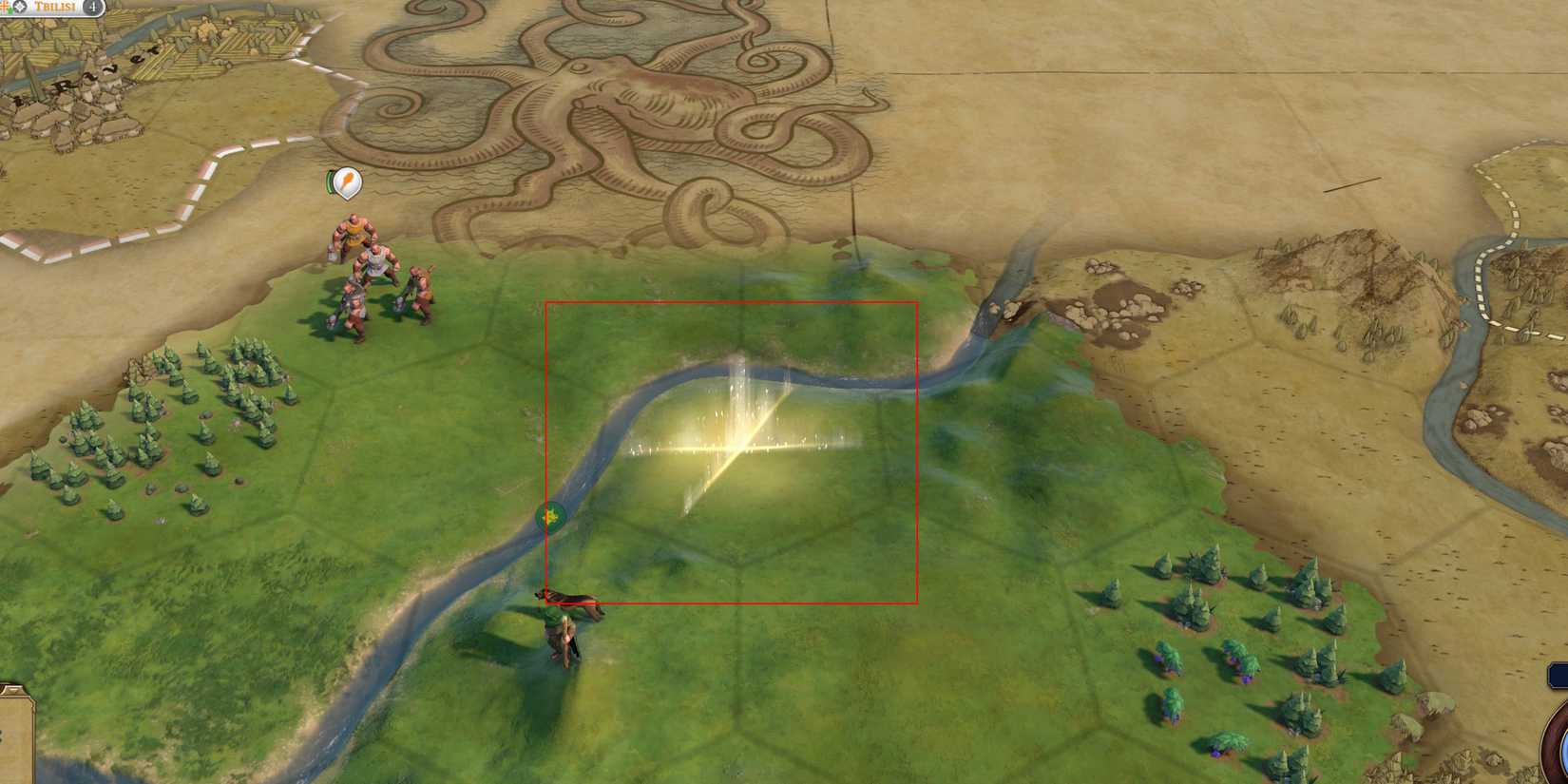This screenshot has width=1568, height=784.
Task: Click the green unit flag near the river
Action: click(x=549, y=516)
